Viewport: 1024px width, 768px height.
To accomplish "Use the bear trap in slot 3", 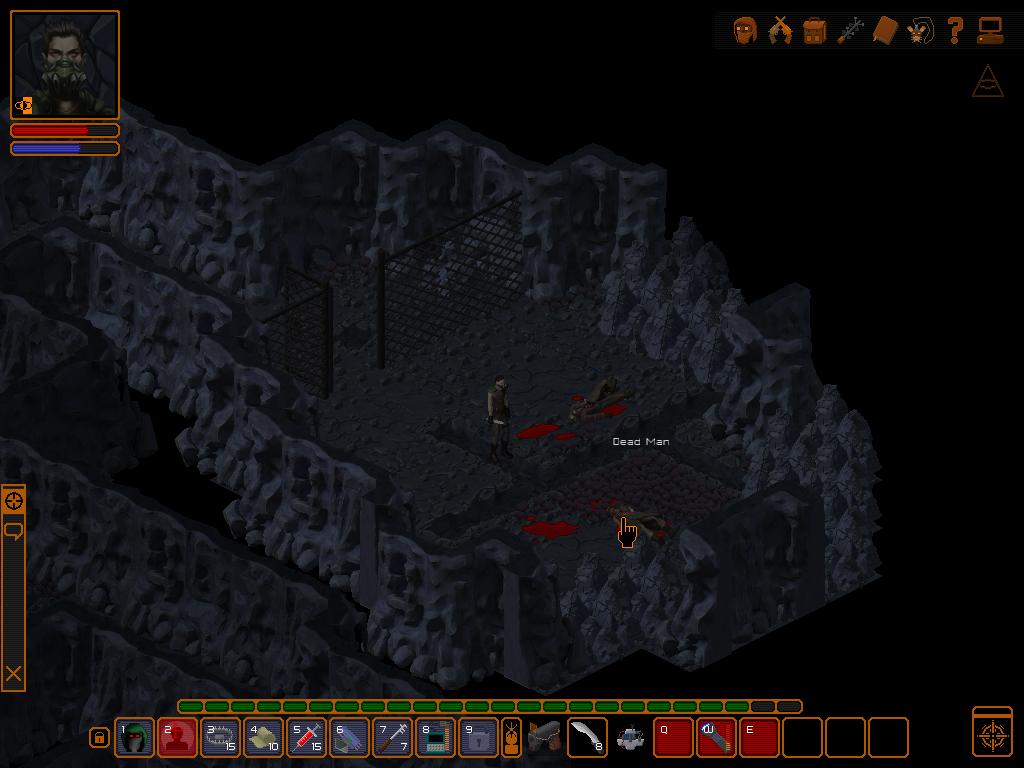I will point(221,738).
